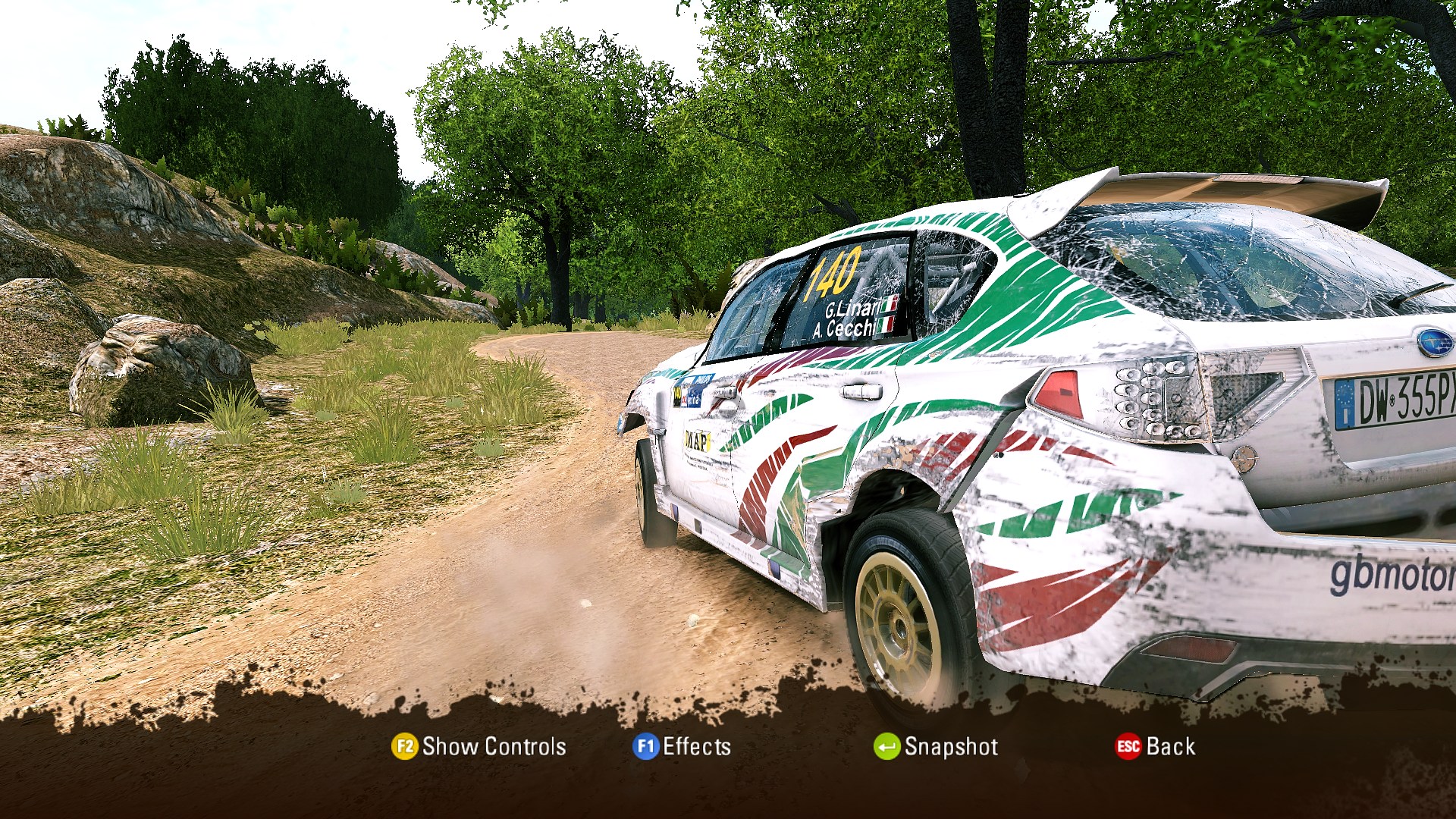
Task: Open the Show Controls option
Action: (x=479, y=747)
